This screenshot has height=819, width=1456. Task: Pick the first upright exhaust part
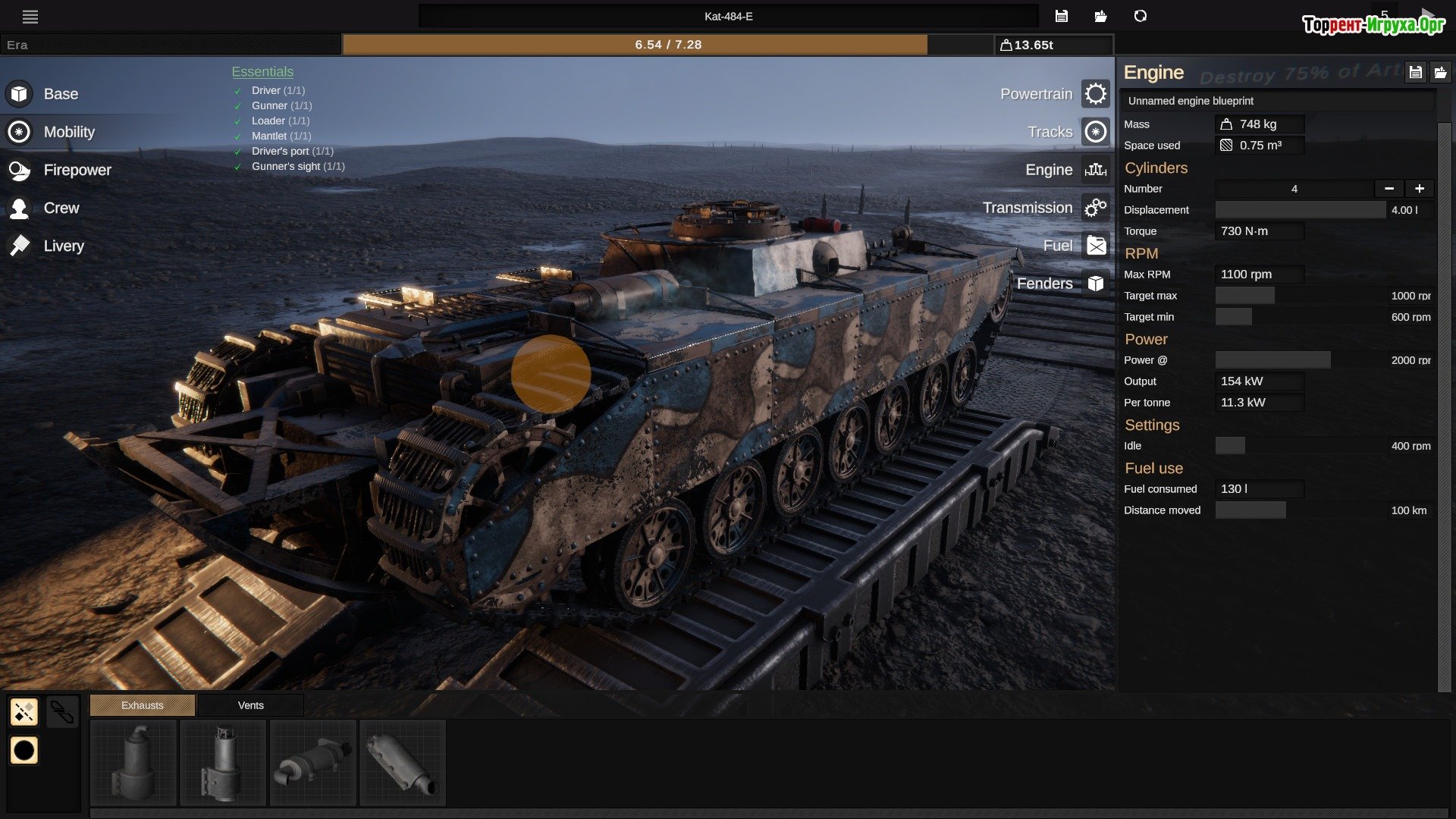point(133,762)
